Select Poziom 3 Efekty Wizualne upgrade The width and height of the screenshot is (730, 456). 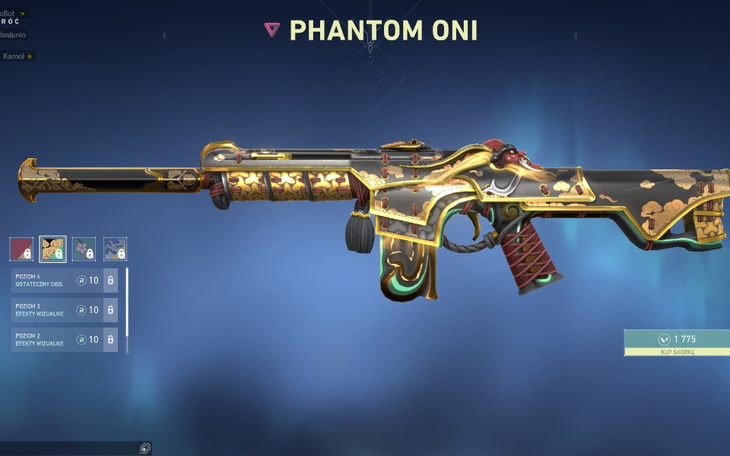[64, 310]
